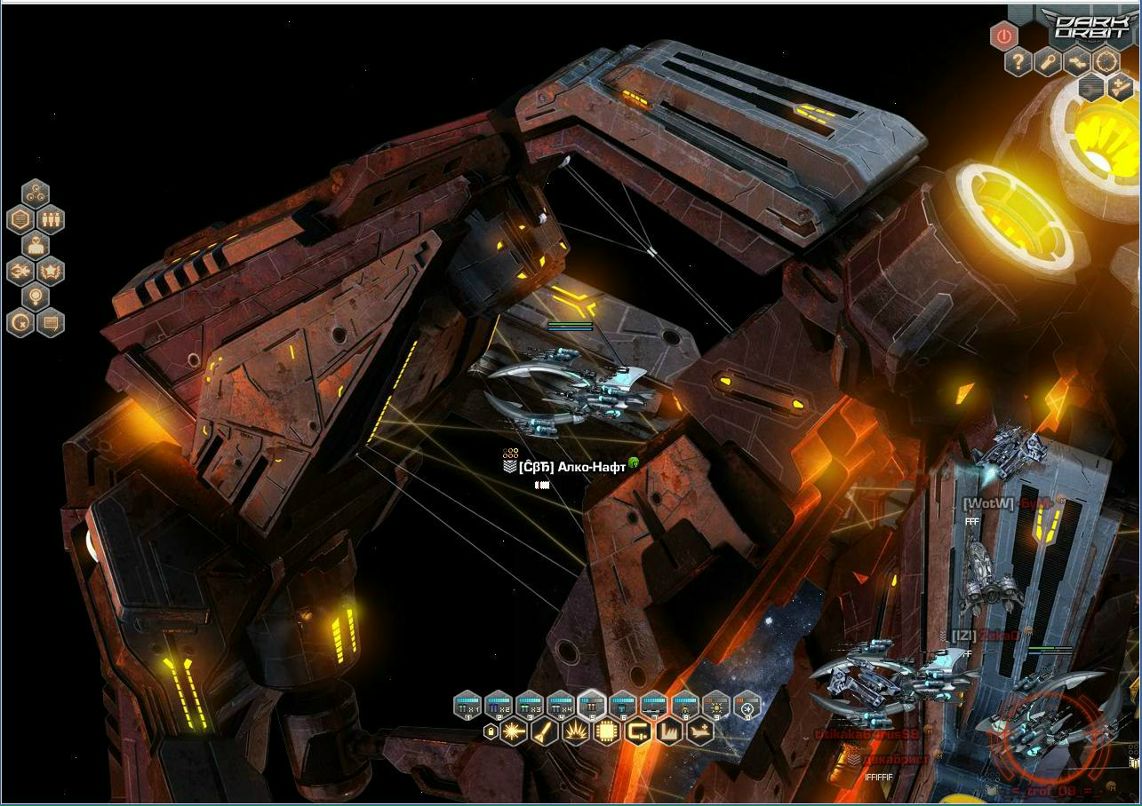Select the x2 laser ammo slot
Image resolution: width=1142 pixels, height=806 pixels.
(498, 707)
